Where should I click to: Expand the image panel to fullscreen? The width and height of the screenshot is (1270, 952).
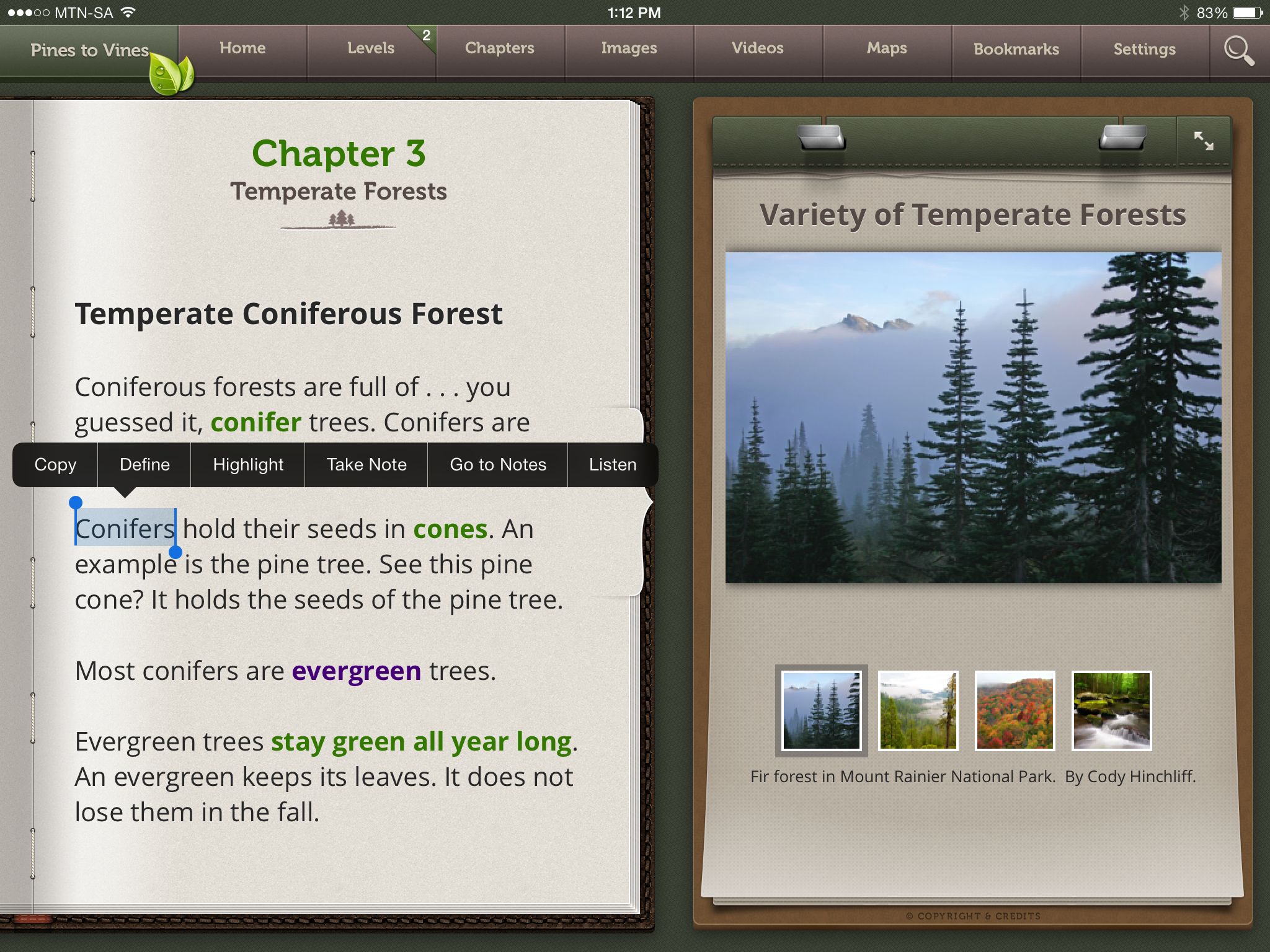(1204, 141)
